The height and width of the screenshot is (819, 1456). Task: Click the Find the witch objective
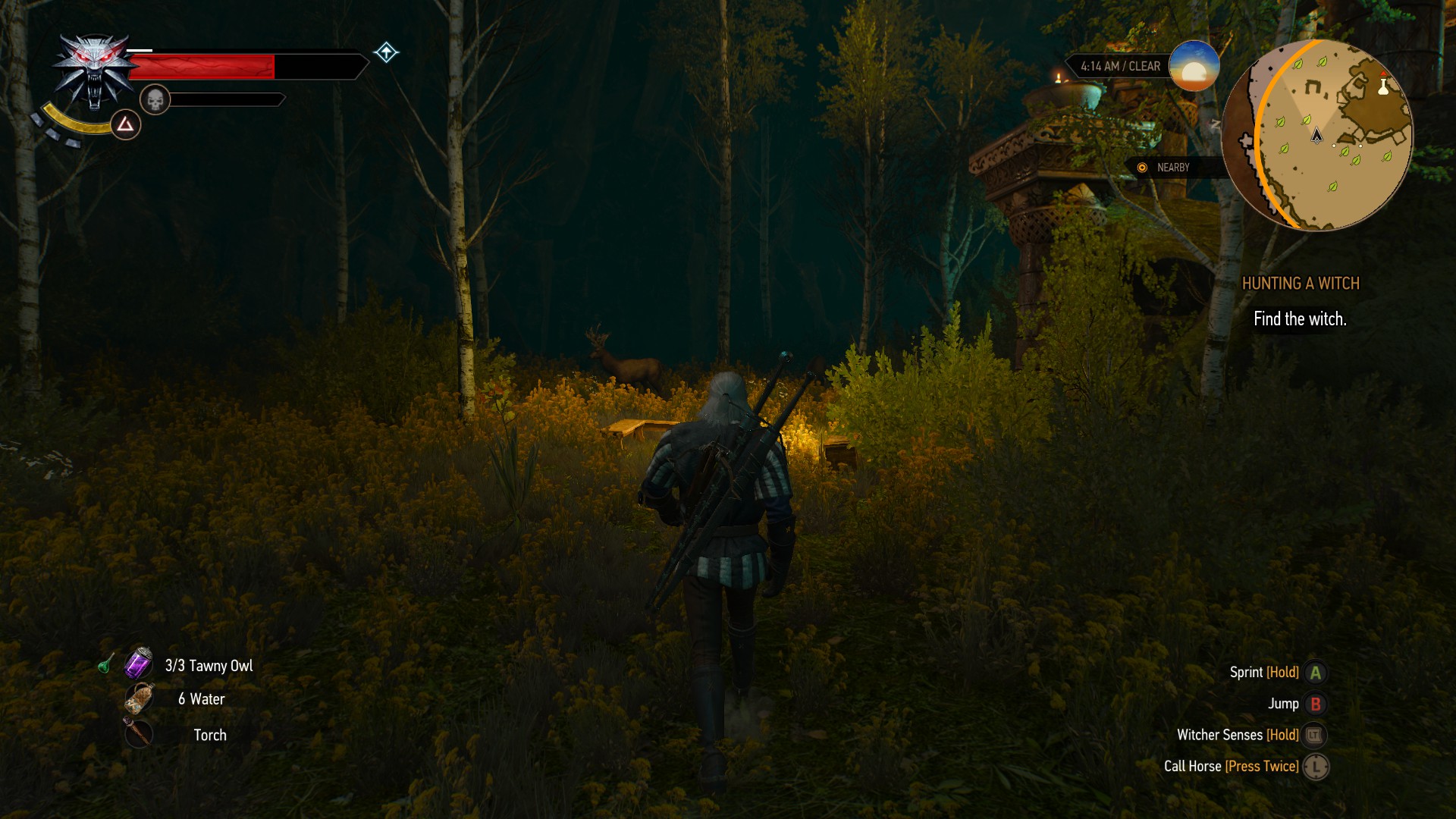pyautogui.click(x=1300, y=319)
